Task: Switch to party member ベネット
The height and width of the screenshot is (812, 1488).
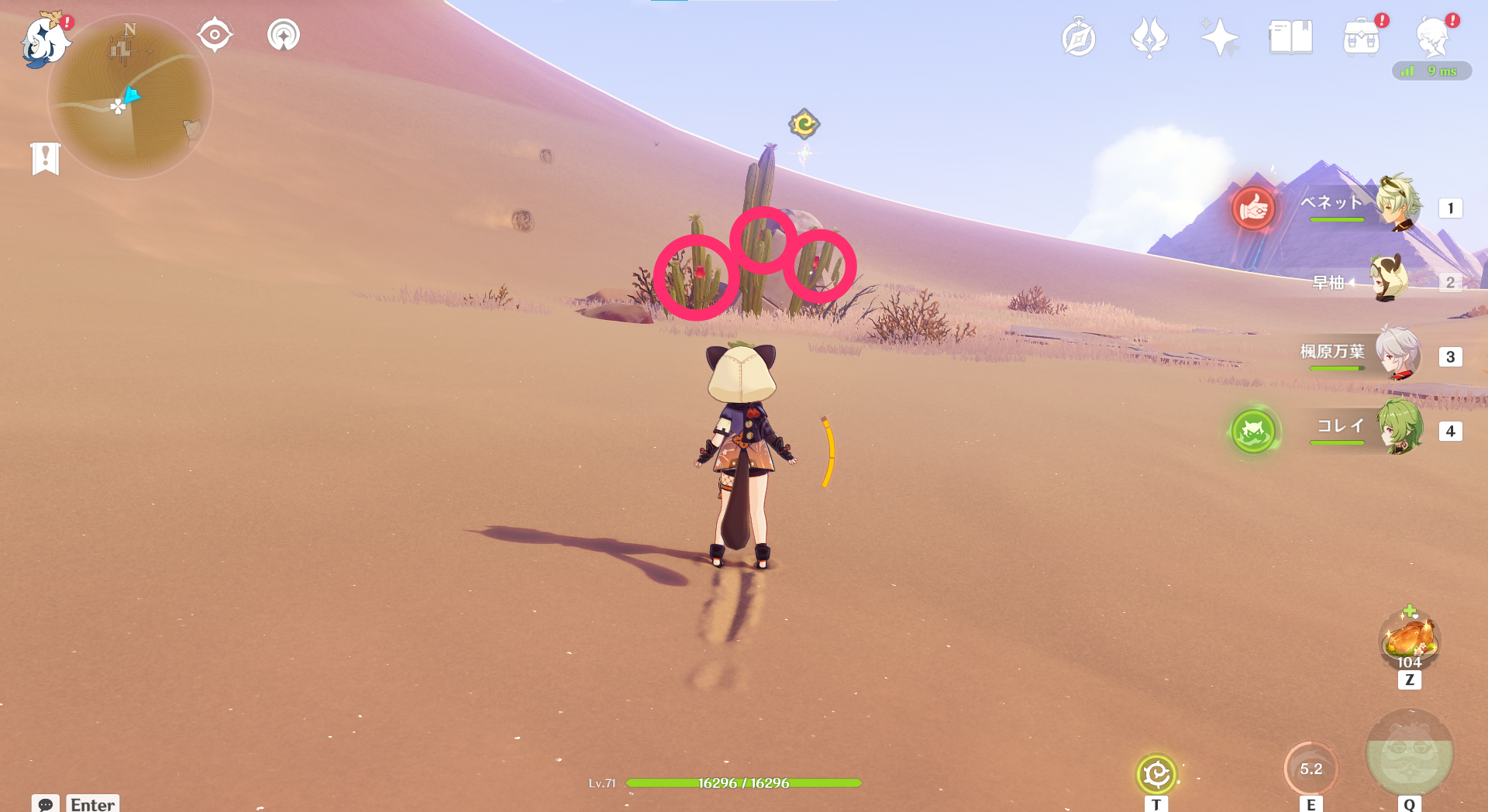Action: point(1397,205)
